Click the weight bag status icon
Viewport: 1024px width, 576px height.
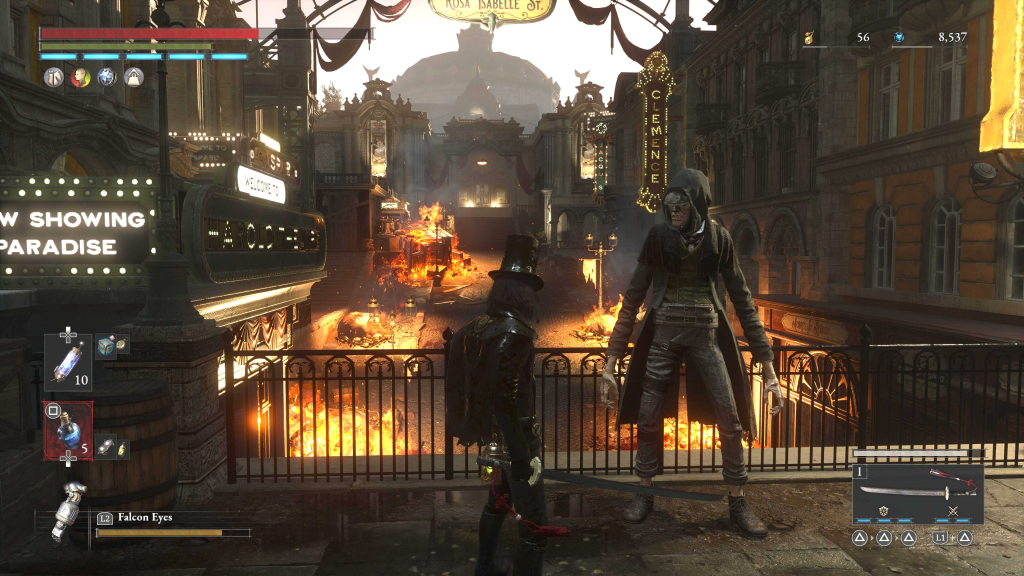pos(133,78)
